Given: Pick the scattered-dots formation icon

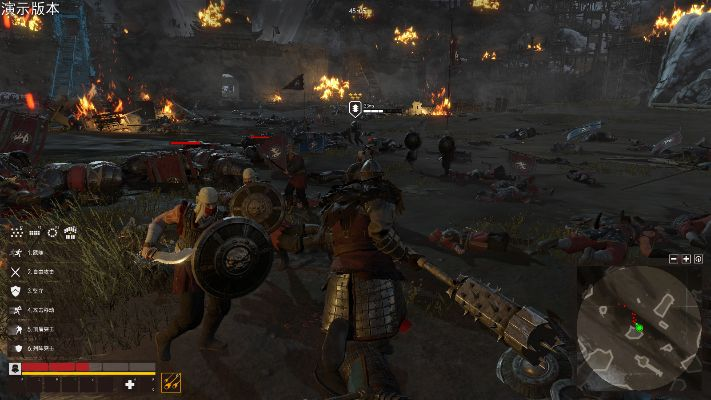Looking at the screenshot, I should pos(16,233).
